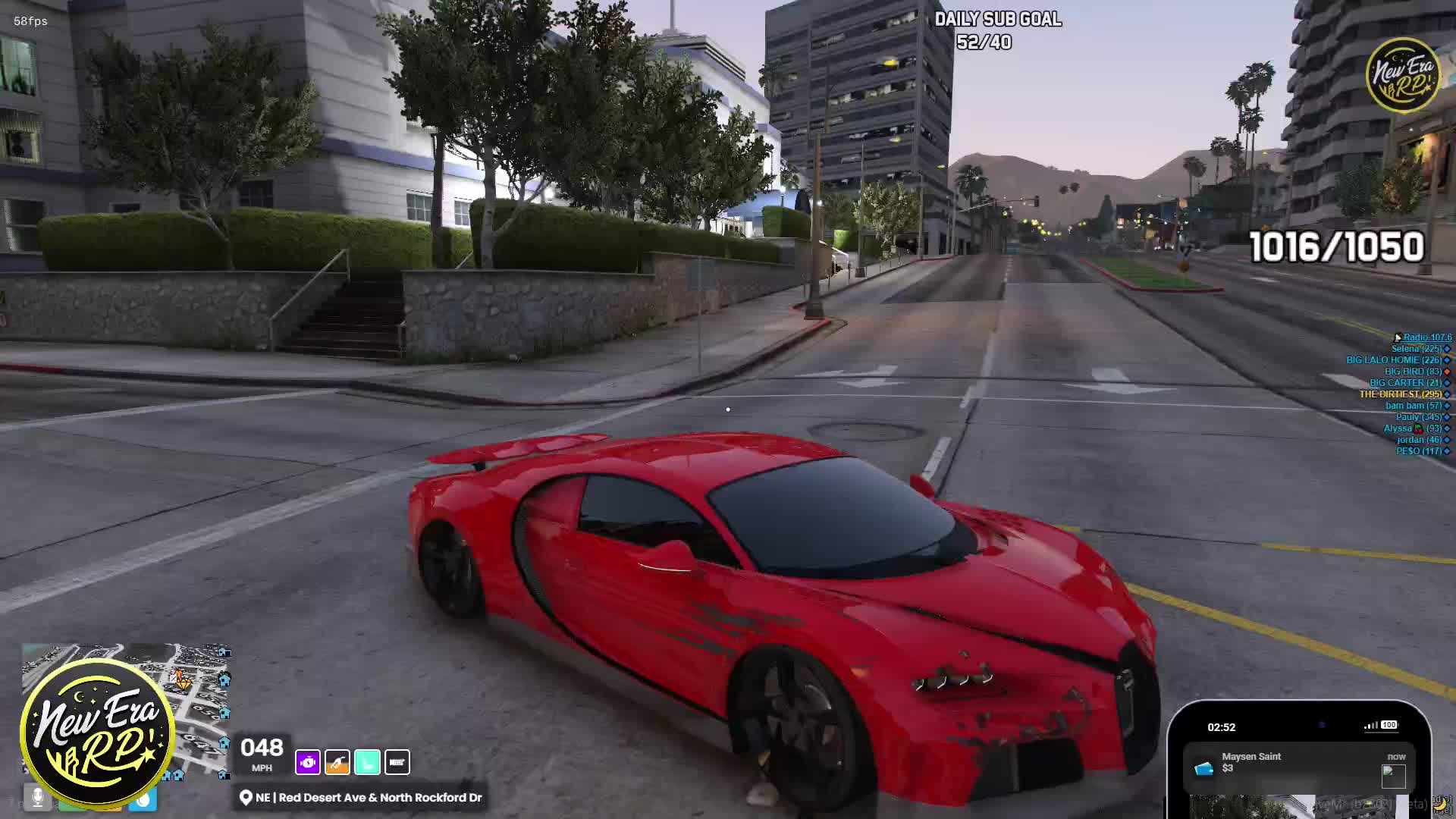Click the dark nitrous indicator icon

(397, 762)
